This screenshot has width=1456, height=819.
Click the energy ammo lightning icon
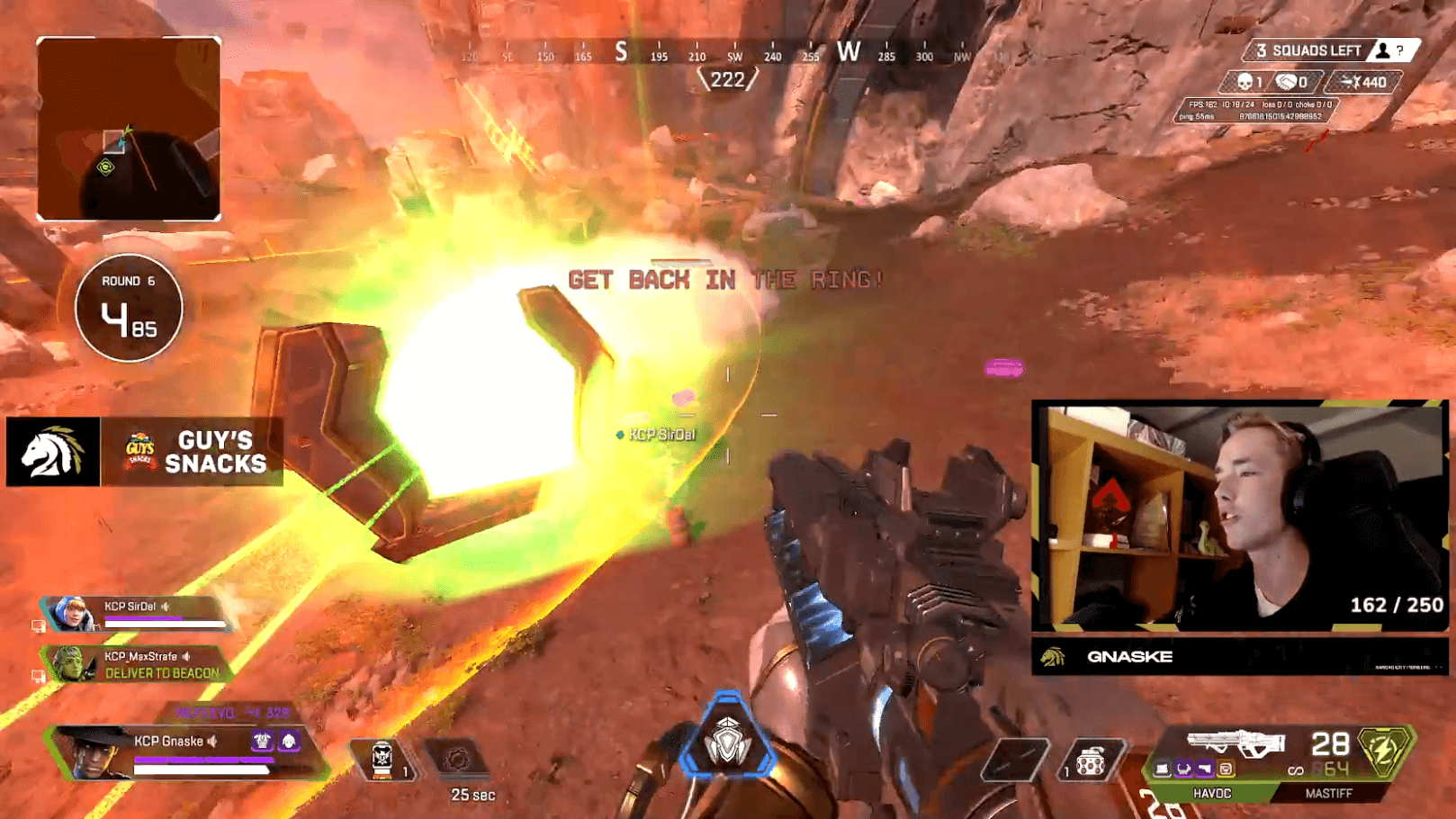[1383, 750]
